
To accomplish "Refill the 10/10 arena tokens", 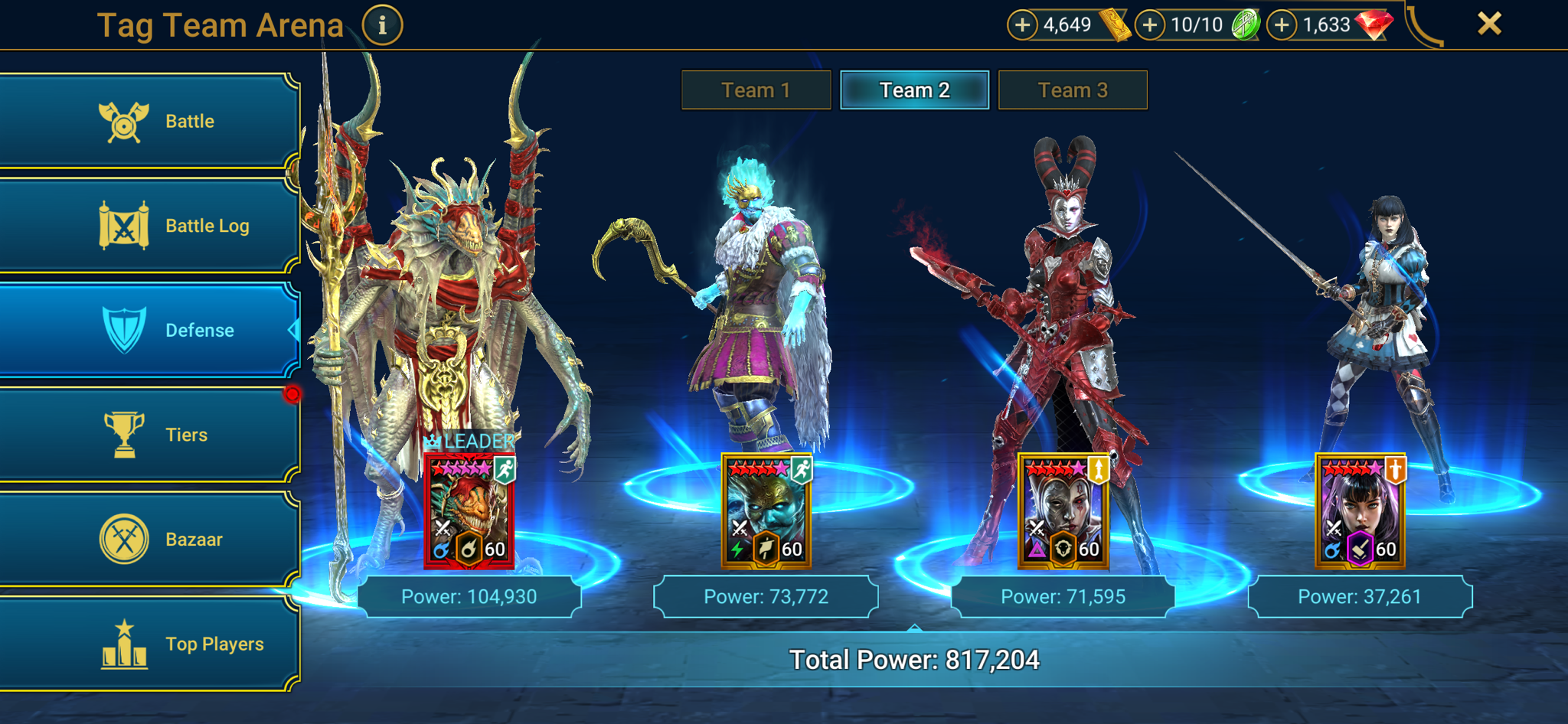I will click(x=1149, y=24).
